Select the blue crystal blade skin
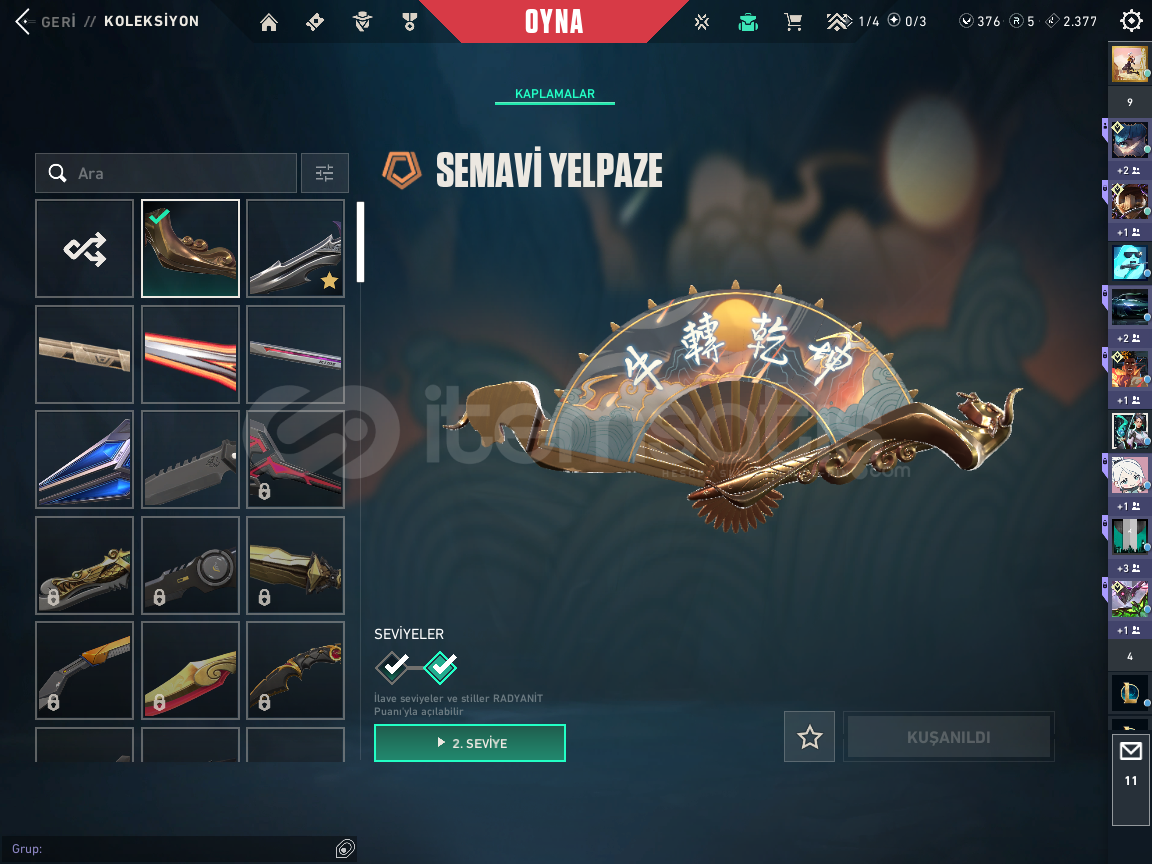1152x864 pixels. [85, 460]
